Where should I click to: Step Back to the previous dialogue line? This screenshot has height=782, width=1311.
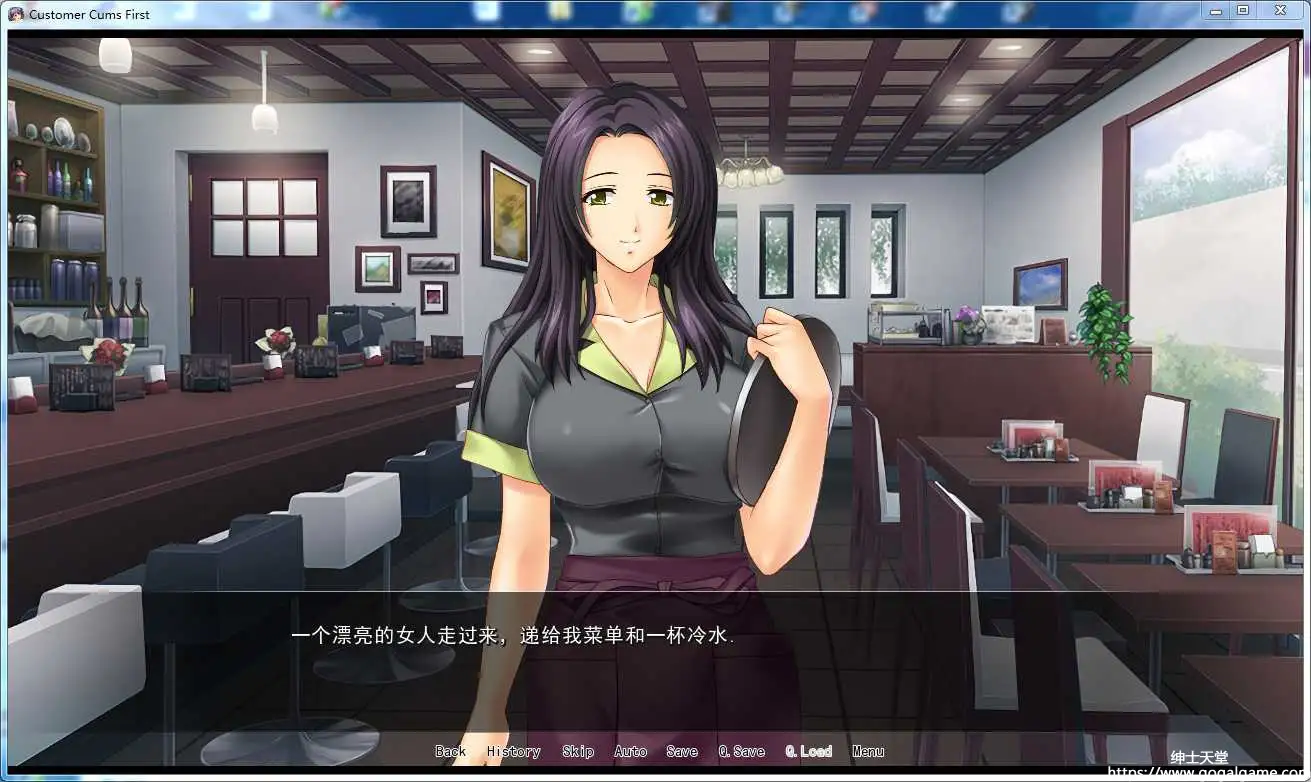[x=450, y=751]
